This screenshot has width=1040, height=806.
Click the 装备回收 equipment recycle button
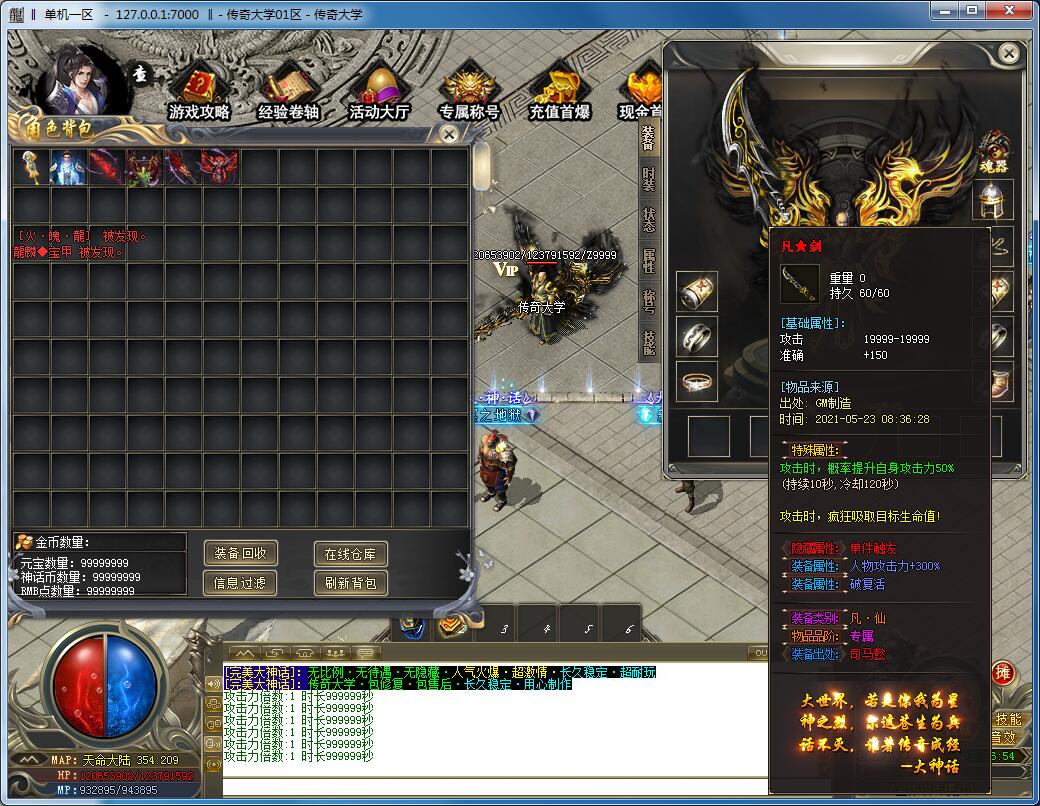coord(240,553)
